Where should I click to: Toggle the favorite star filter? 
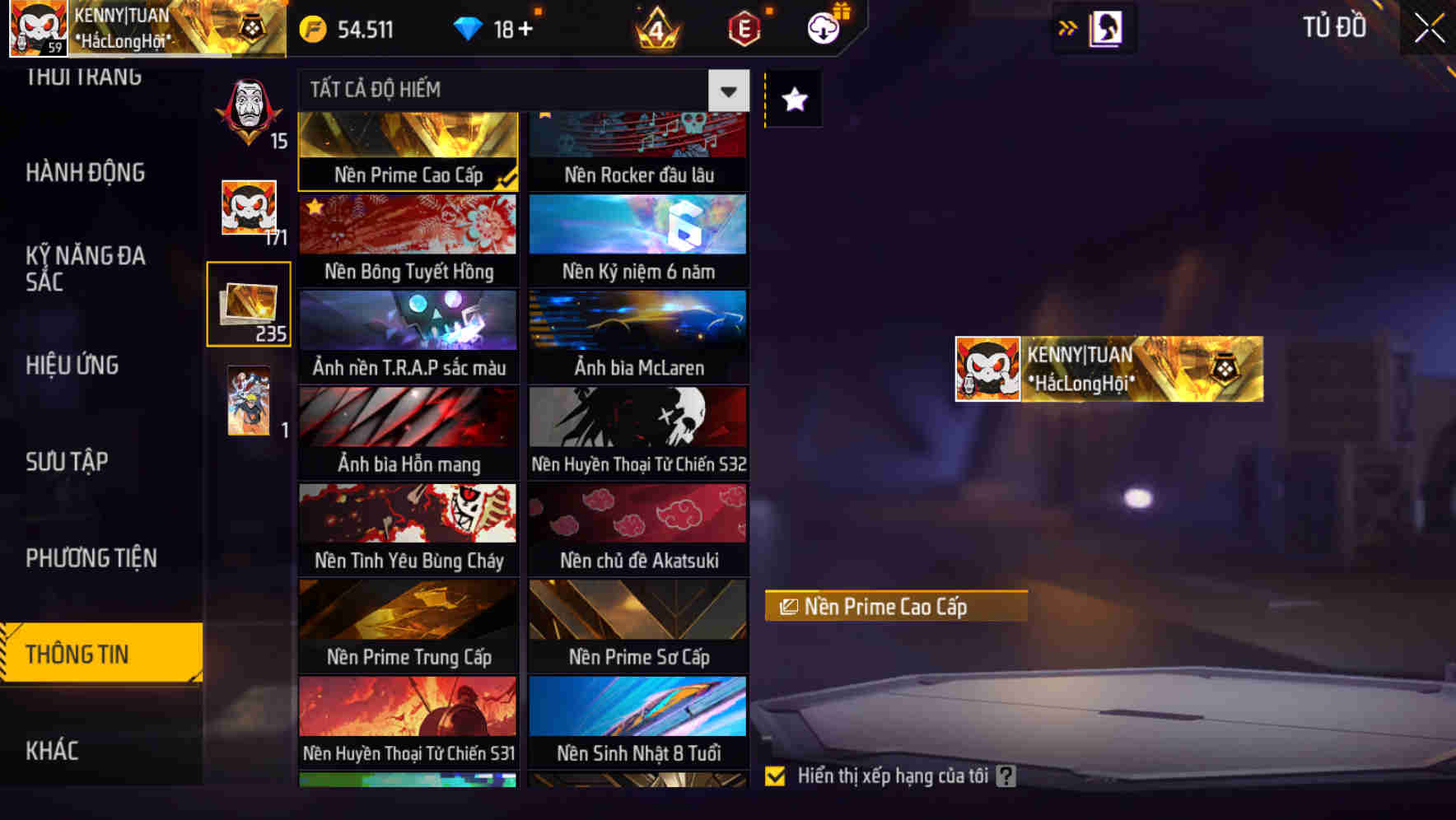click(793, 99)
